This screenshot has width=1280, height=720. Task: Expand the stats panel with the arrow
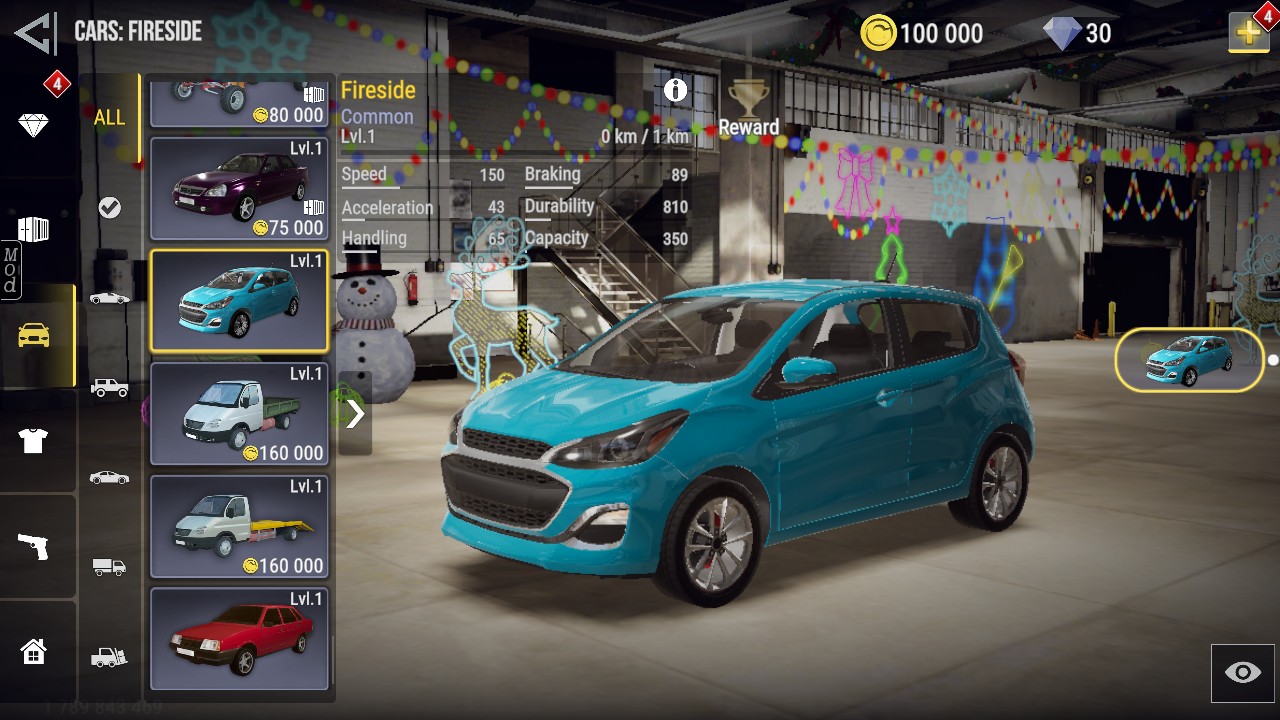point(355,413)
